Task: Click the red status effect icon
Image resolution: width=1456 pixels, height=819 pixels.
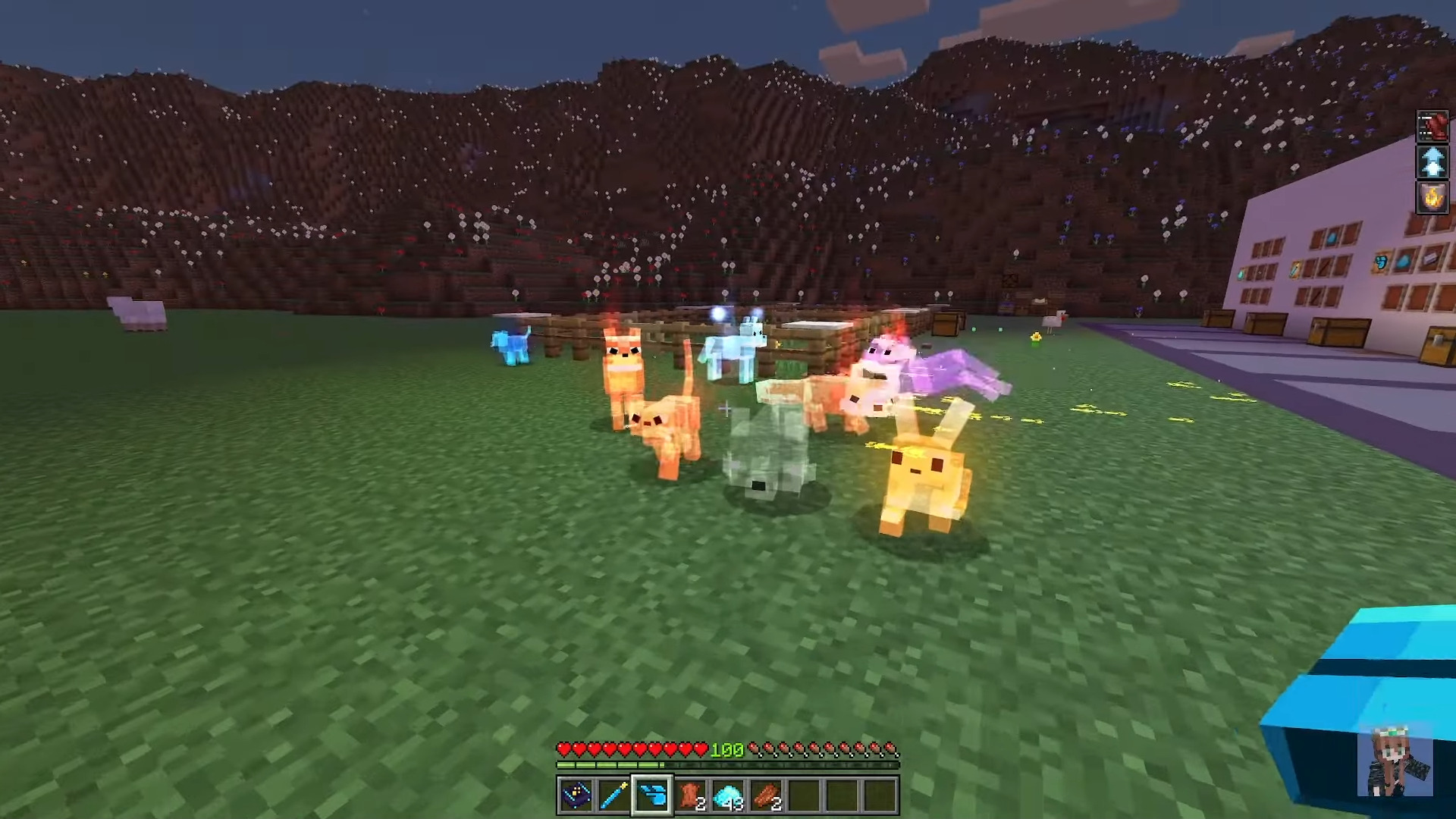Action: pos(1432,126)
